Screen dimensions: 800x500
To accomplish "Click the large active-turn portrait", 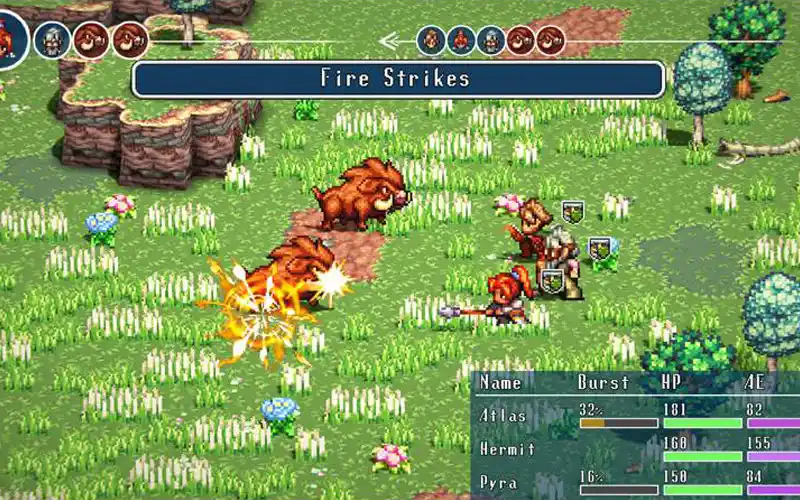I will 8,40.
